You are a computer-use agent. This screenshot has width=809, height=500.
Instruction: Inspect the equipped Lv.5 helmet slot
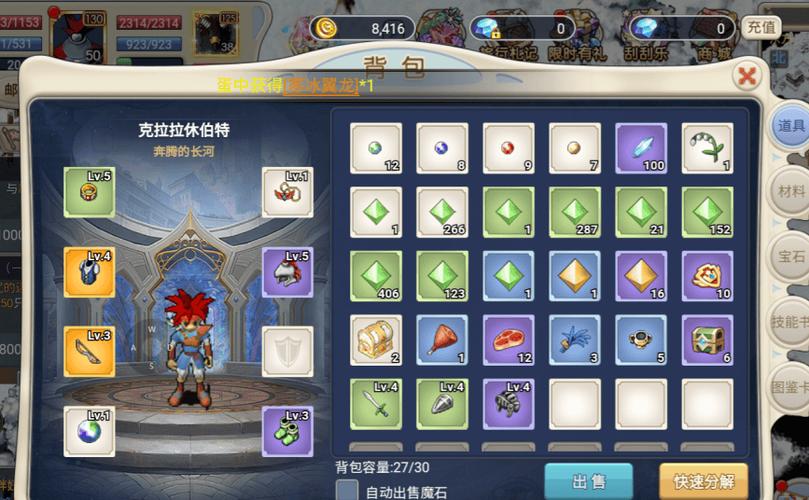[x=287, y=272]
